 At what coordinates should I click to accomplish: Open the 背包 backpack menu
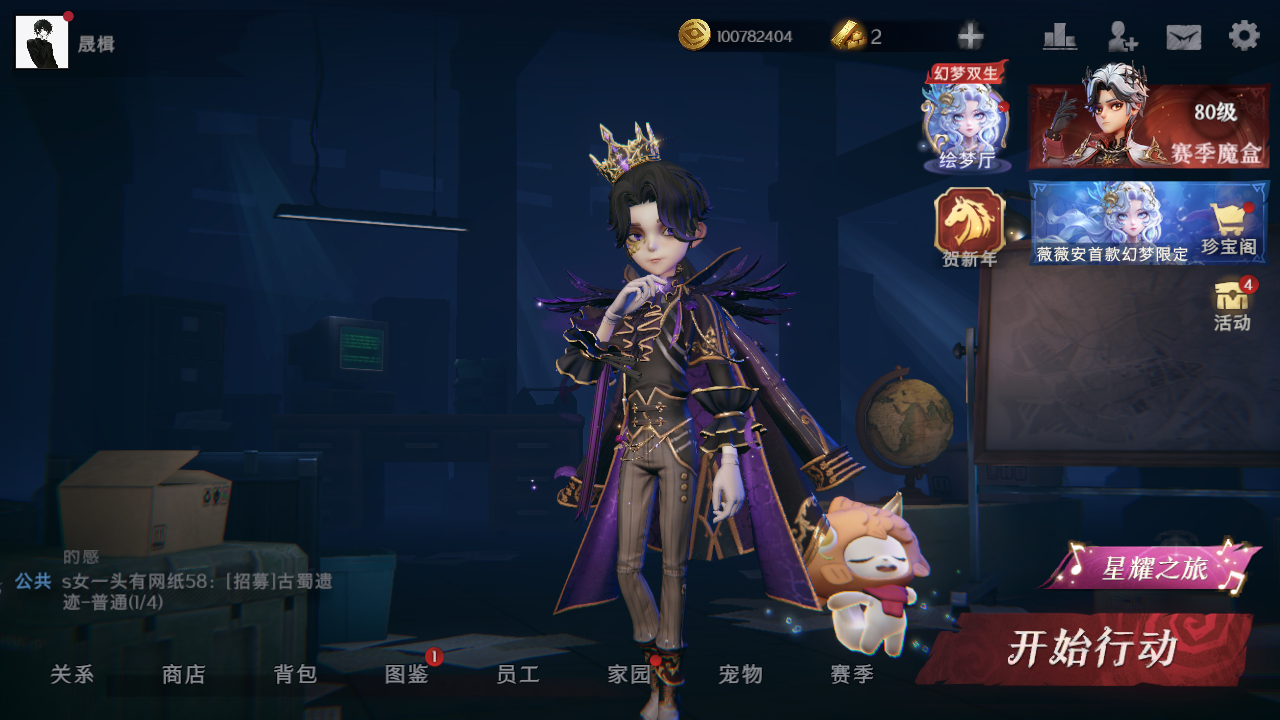[x=296, y=675]
